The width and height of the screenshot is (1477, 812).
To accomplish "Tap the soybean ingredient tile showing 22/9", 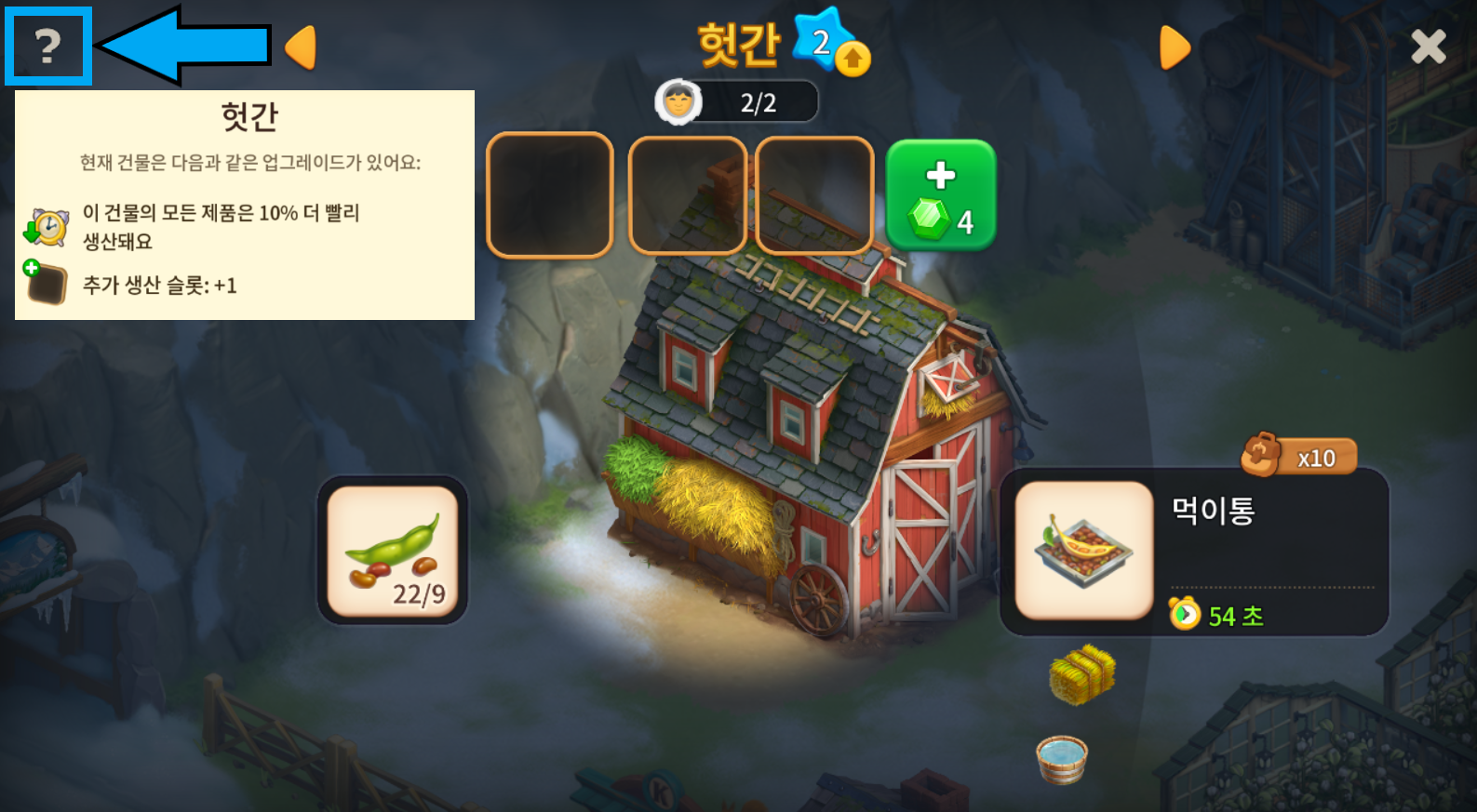I will (x=393, y=551).
